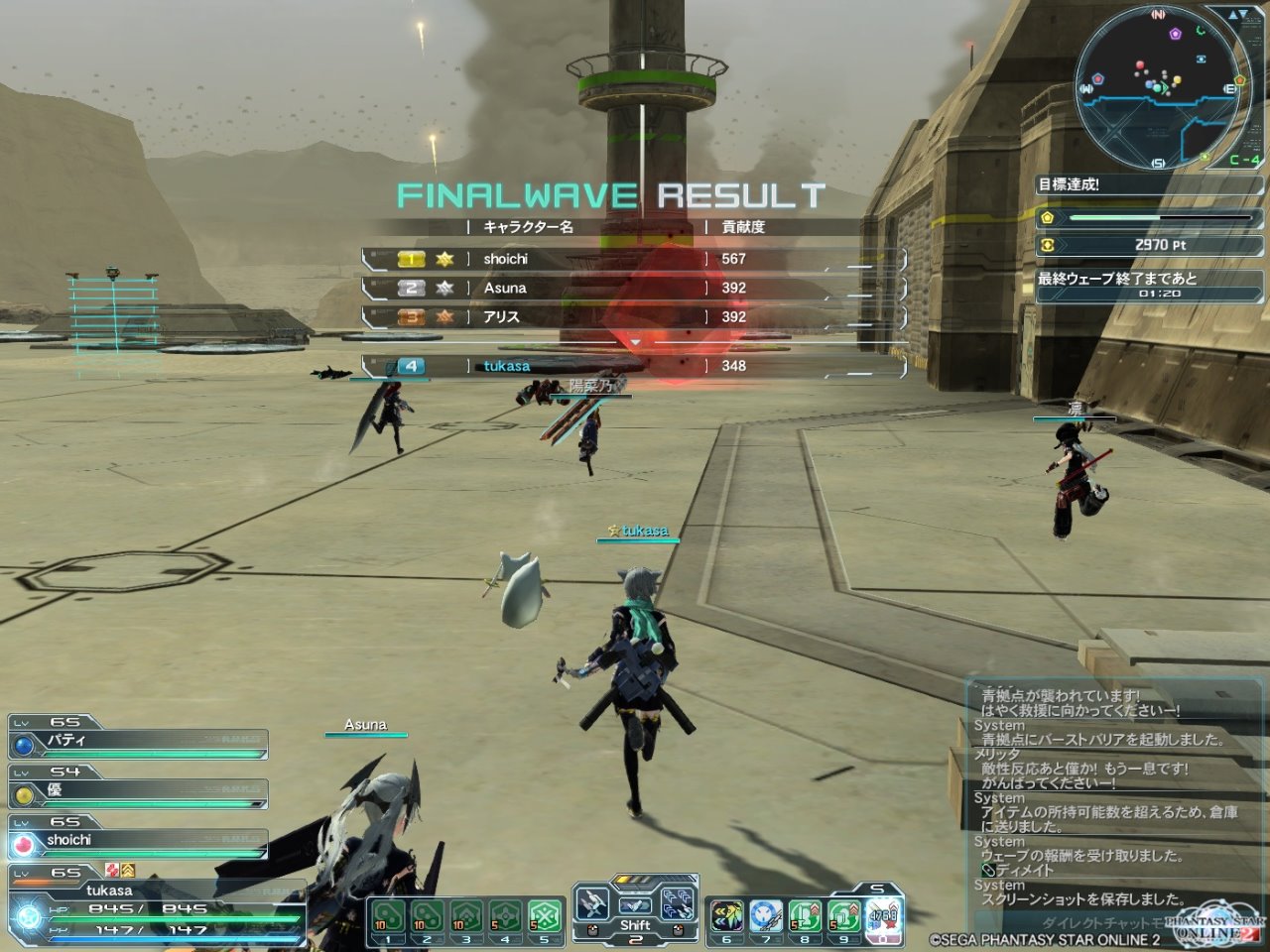1270x952 pixels.
Task: Use the item in hotbar slot 4
Action: tap(505, 916)
